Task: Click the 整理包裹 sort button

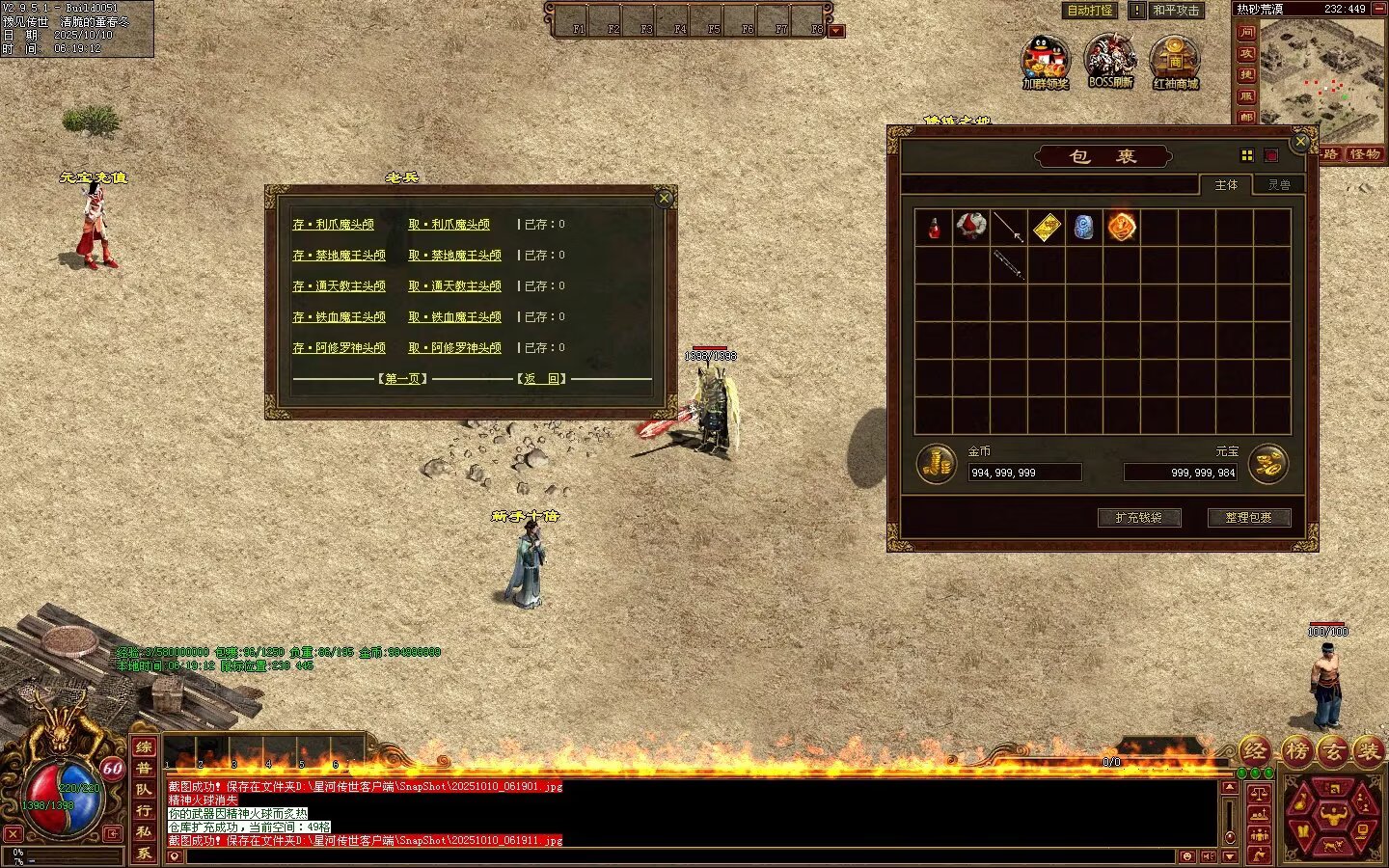Action: click(1249, 518)
